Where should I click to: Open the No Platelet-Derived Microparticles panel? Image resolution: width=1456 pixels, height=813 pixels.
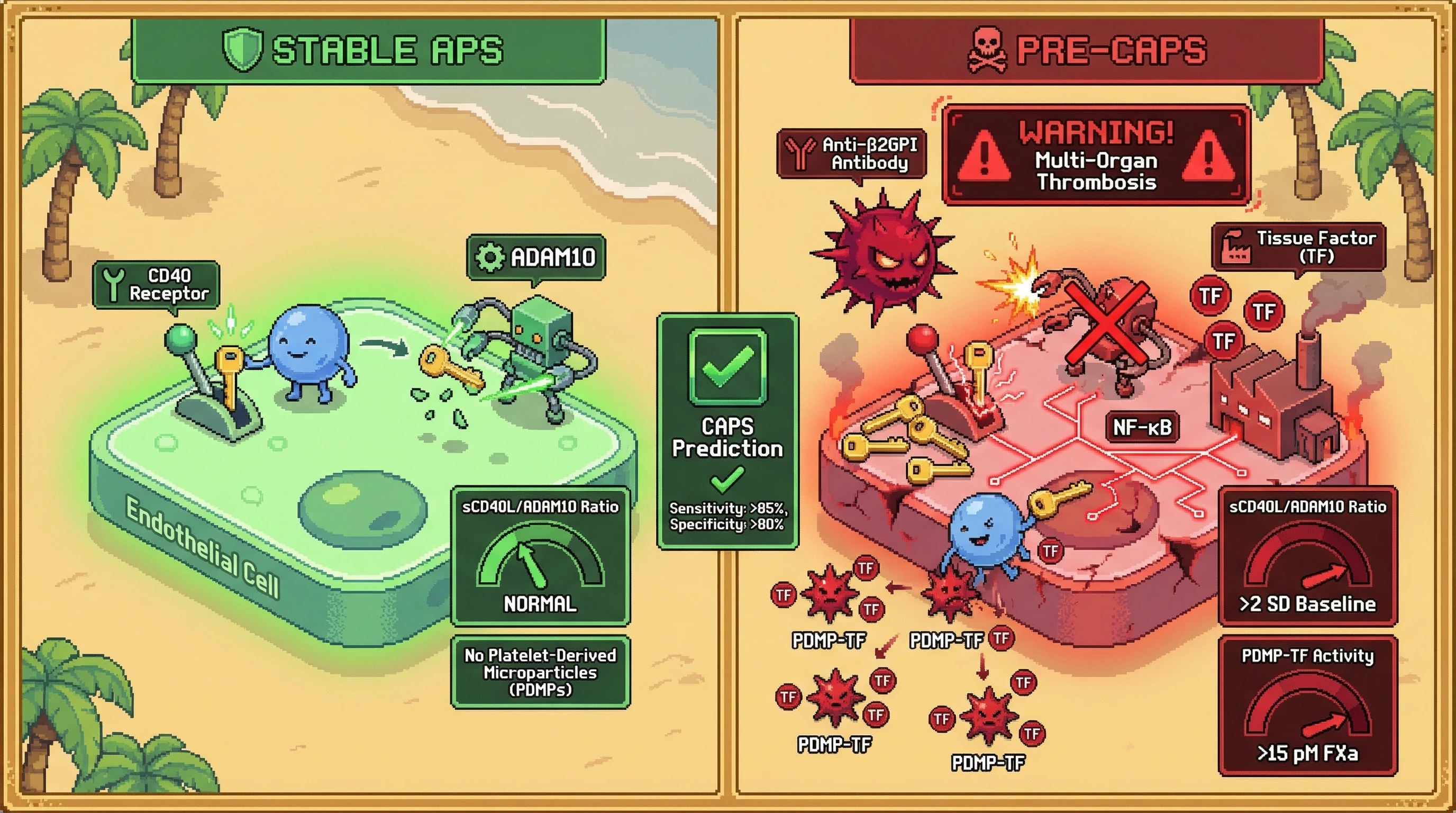(540, 672)
